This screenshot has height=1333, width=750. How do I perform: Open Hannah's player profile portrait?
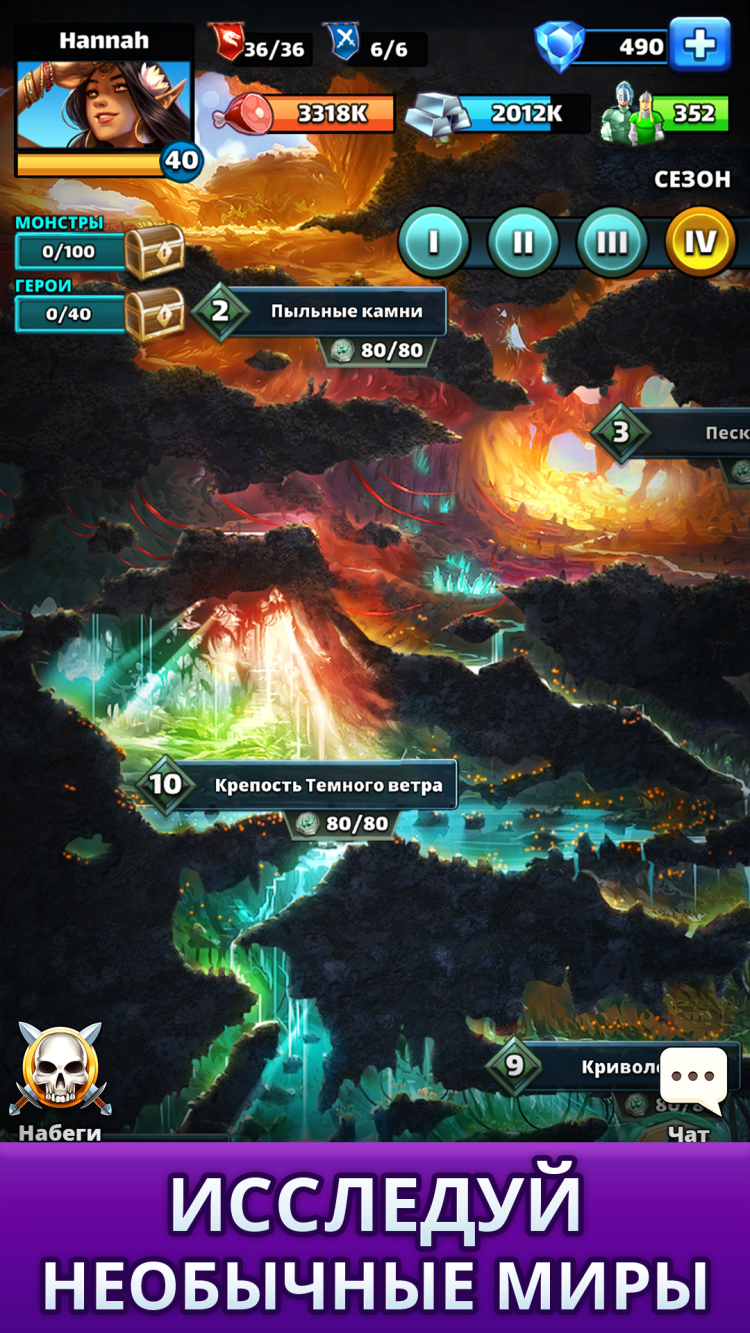pyautogui.click(x=104, y=104)
